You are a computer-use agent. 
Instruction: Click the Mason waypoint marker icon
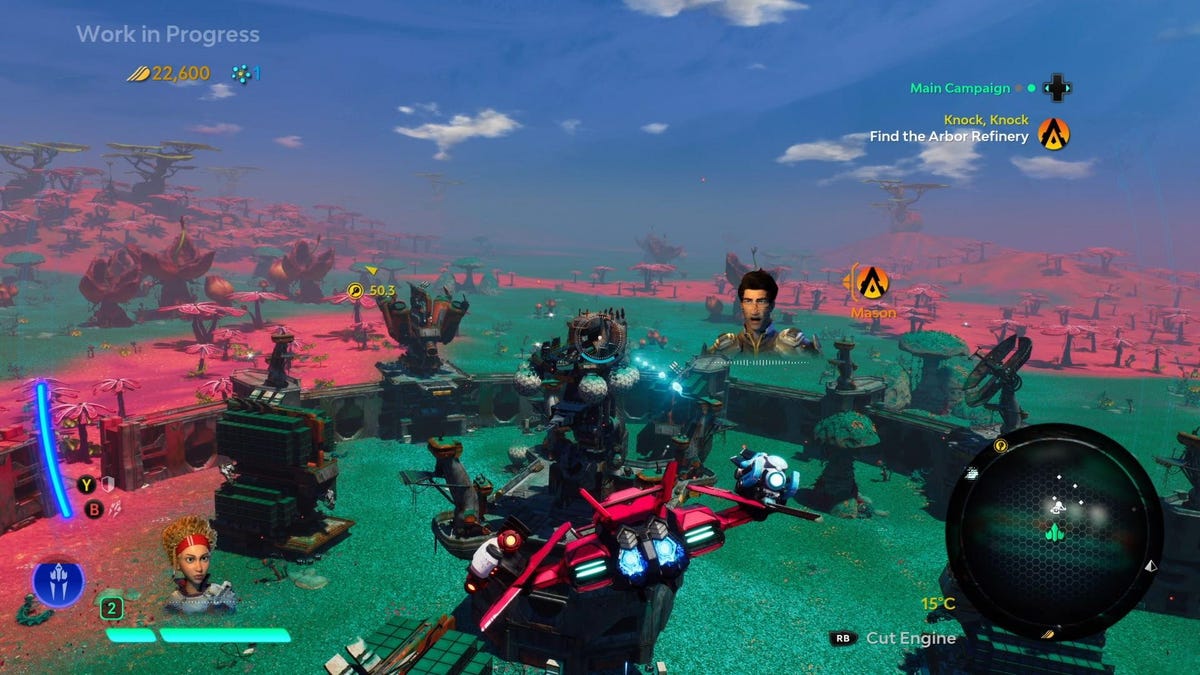874,282
